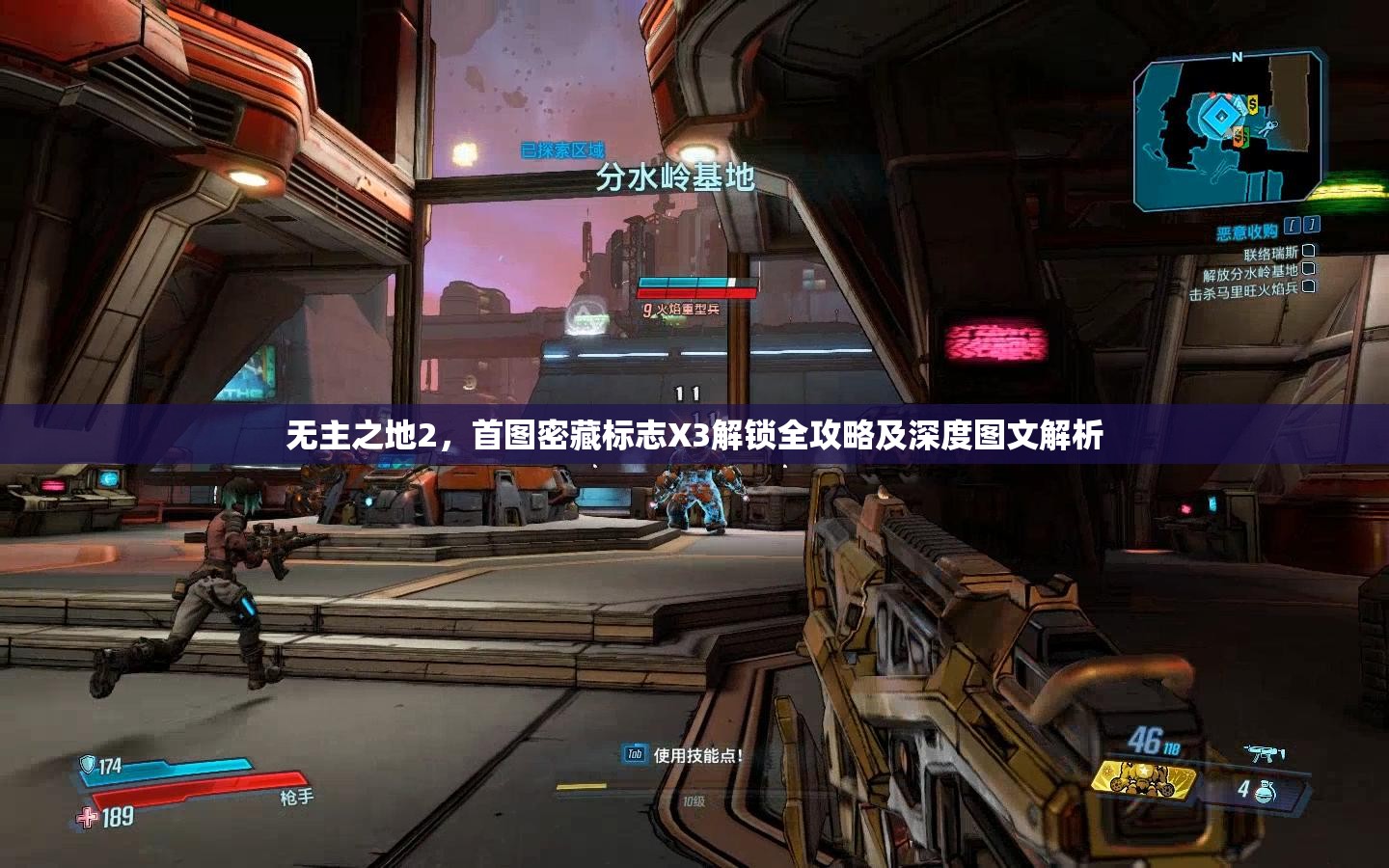Expand the orange vendor marker below the player arrow
This screenshot has width=1389, height=868.
pos(1239,136)
